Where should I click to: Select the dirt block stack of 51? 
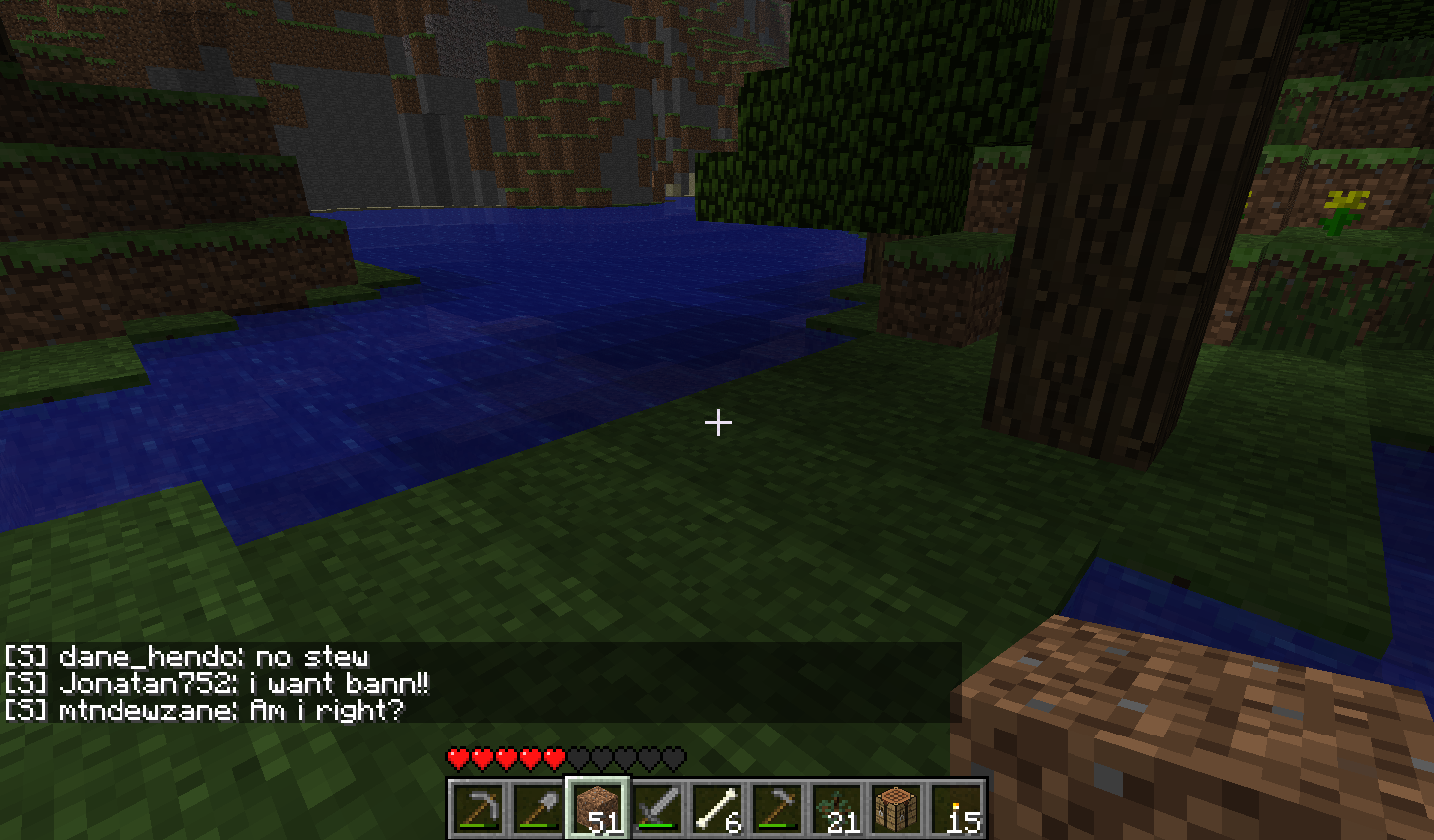click(x=597, y=807)
